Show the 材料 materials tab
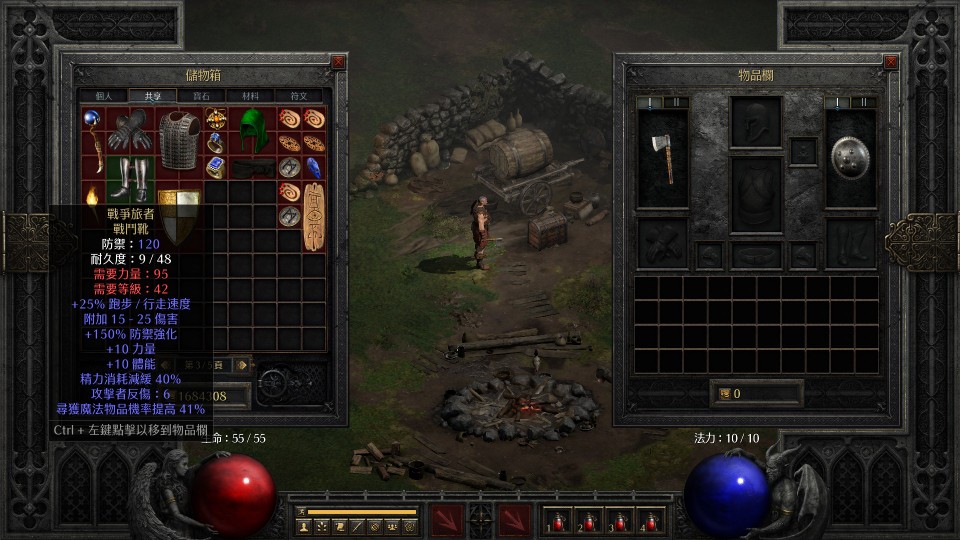 click(x=250, y=96)
